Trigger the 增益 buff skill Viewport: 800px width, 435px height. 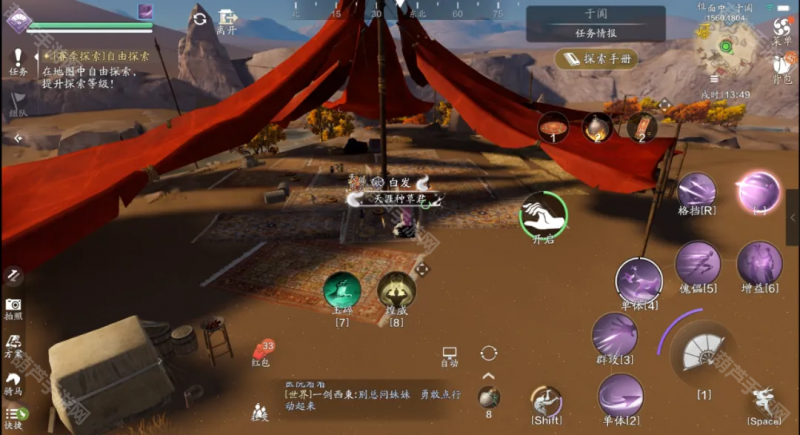[x=759, y=265]
